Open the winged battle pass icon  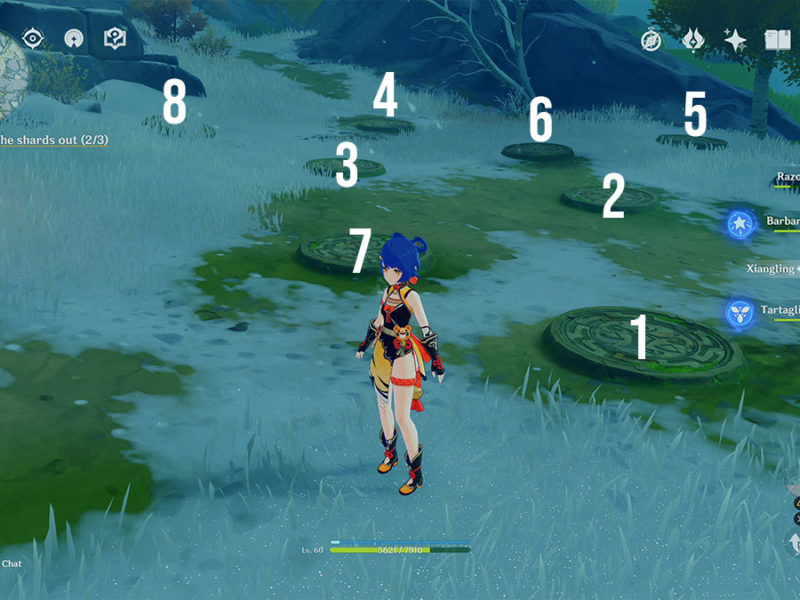coord(693,40)
